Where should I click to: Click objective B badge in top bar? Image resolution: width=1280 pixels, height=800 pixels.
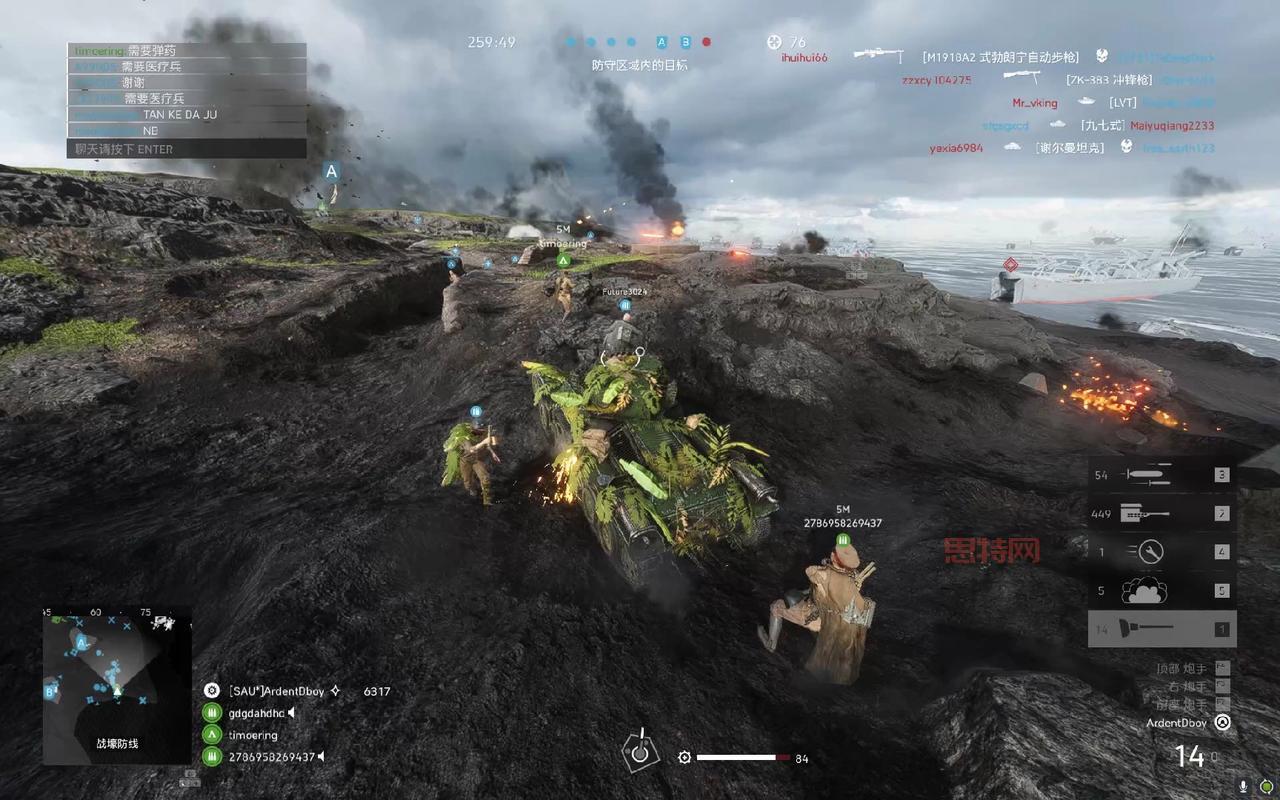(685, 42)
